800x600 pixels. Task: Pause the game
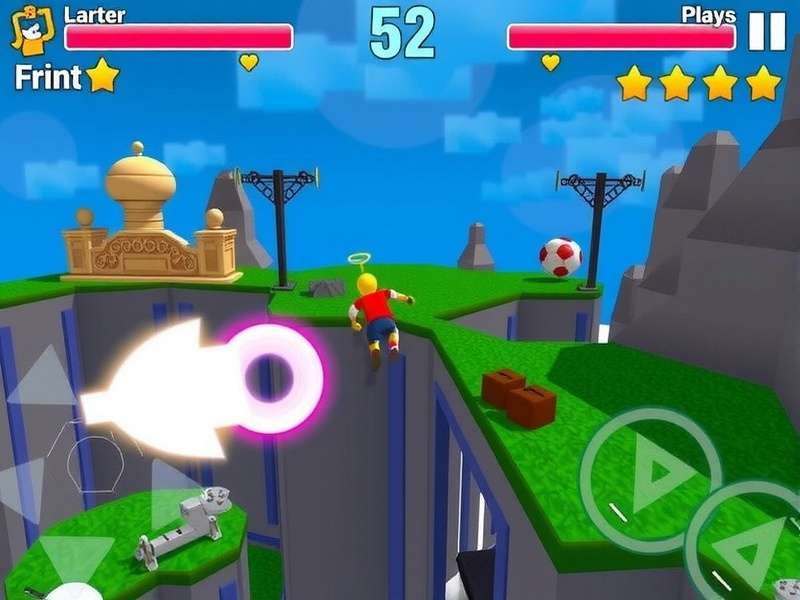(x=767, y=32)
